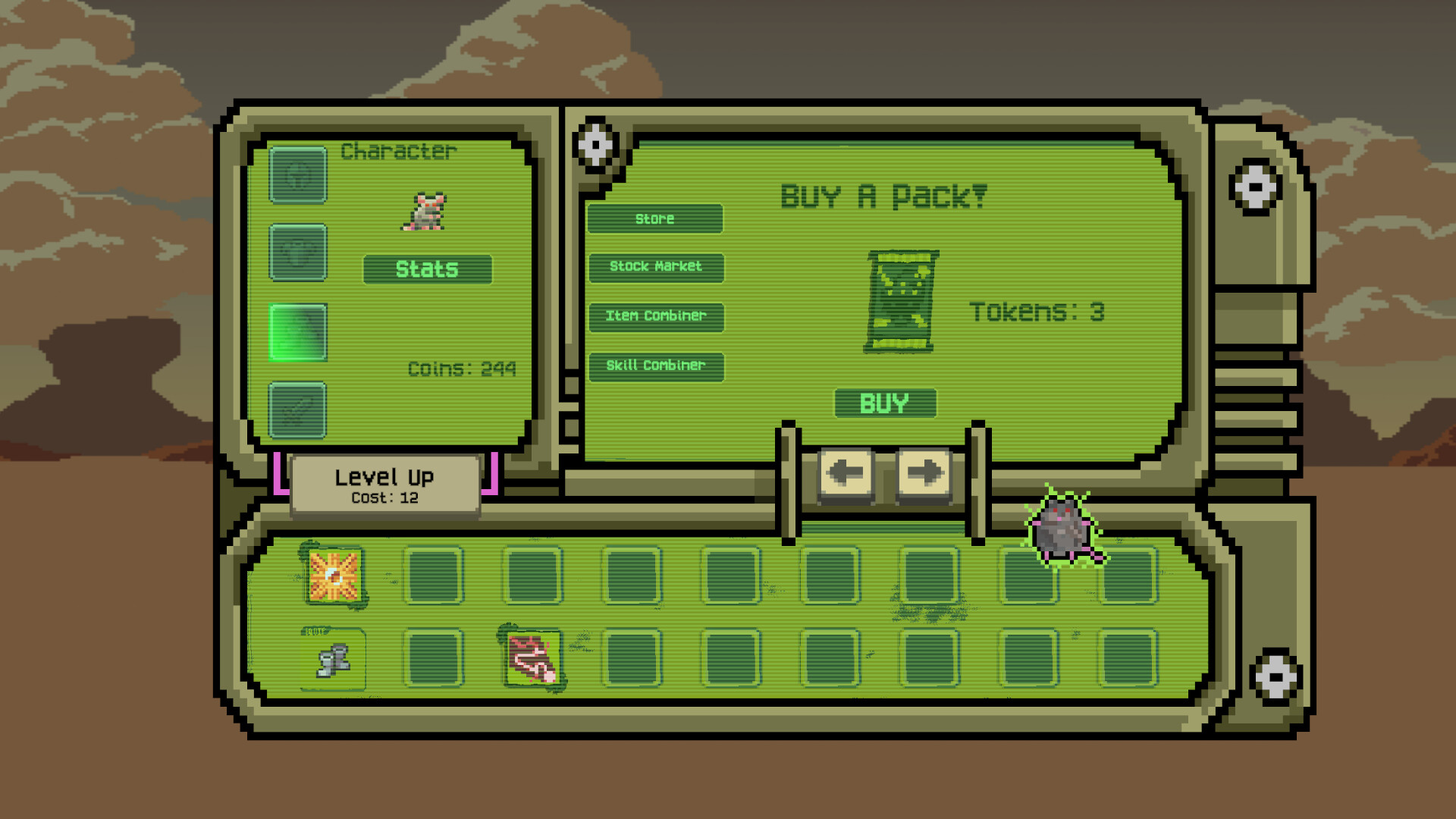1456x819 pixels.
Task: Switch to the Stock Market section
Action: point(656,268)
